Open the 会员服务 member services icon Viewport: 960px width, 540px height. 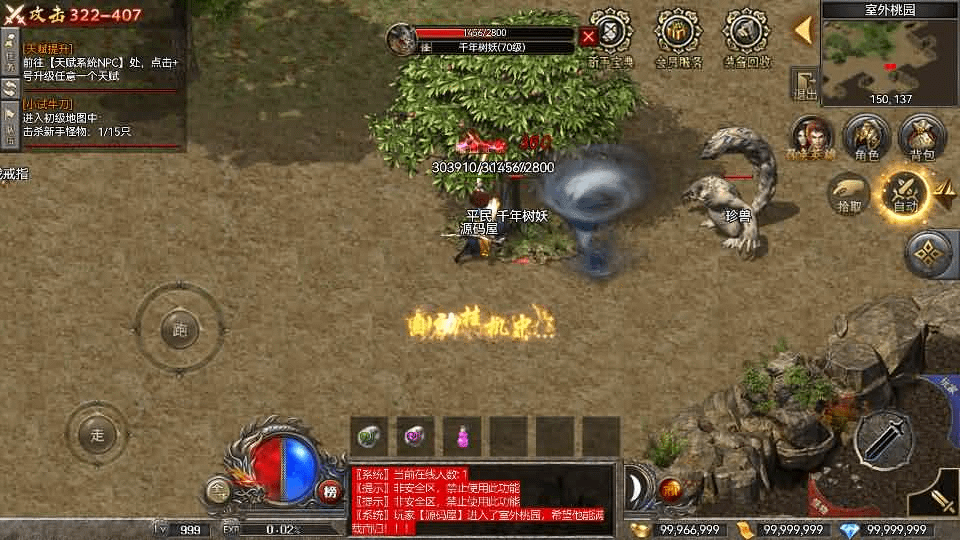coord(679,37)
